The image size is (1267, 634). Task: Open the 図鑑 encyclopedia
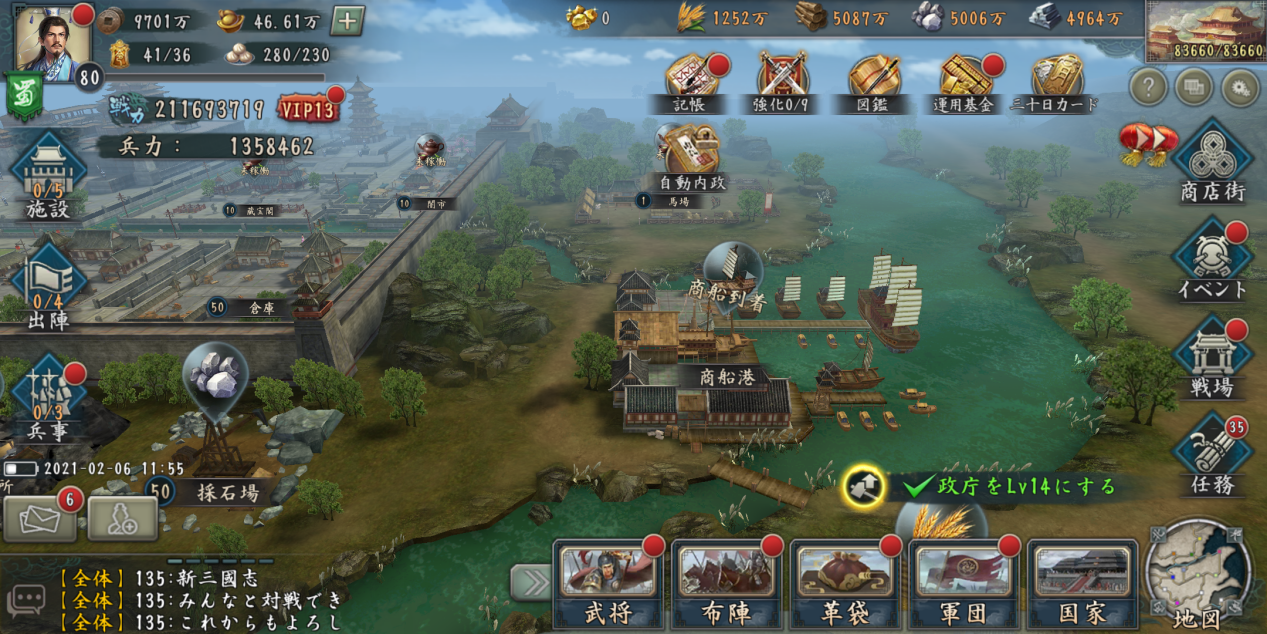click(x=873, y=80)
